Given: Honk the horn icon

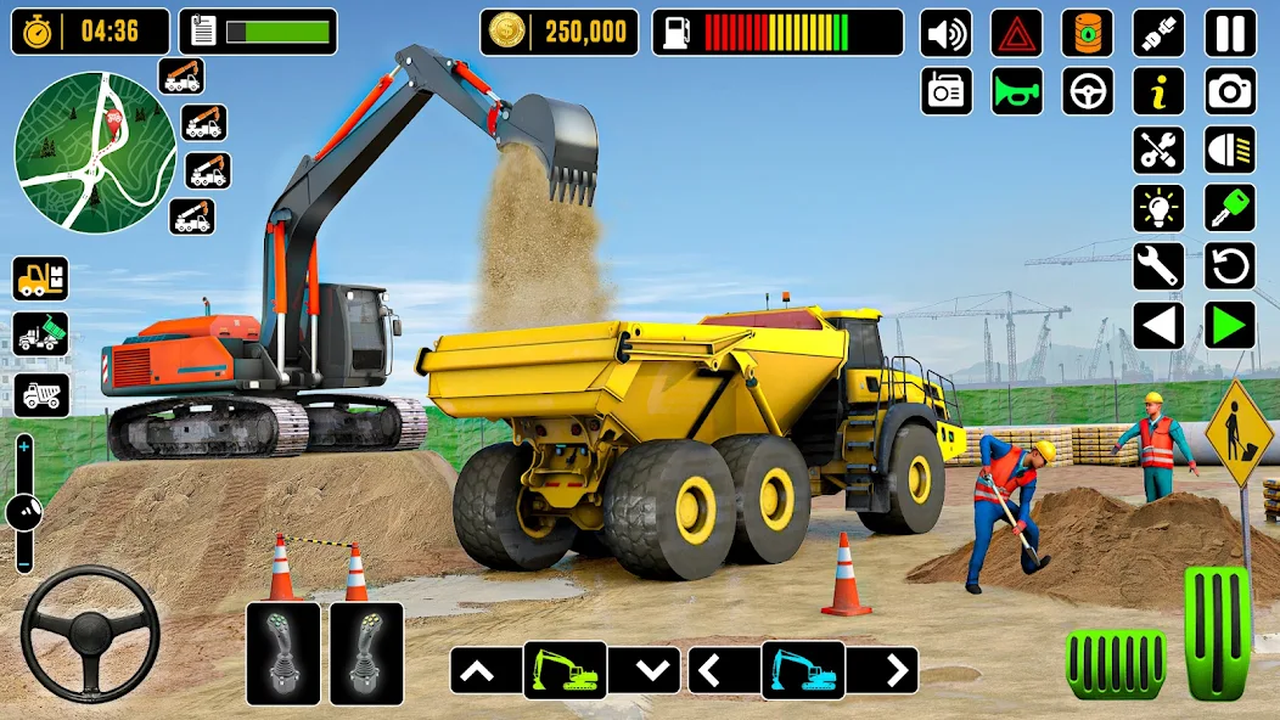Looking at the screenshot, I should pos(1017,92).
